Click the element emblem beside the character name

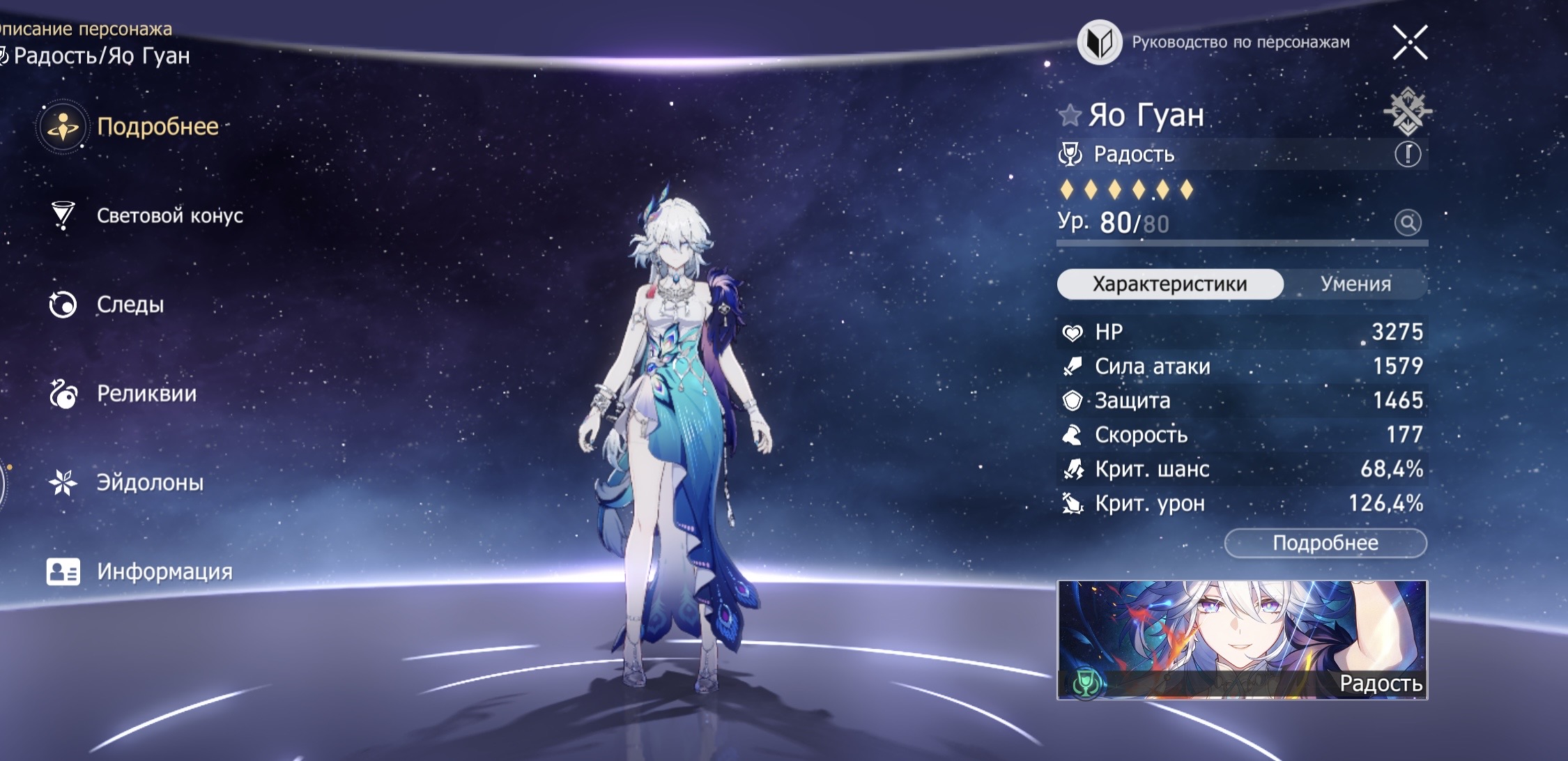tap(1407, 112)
